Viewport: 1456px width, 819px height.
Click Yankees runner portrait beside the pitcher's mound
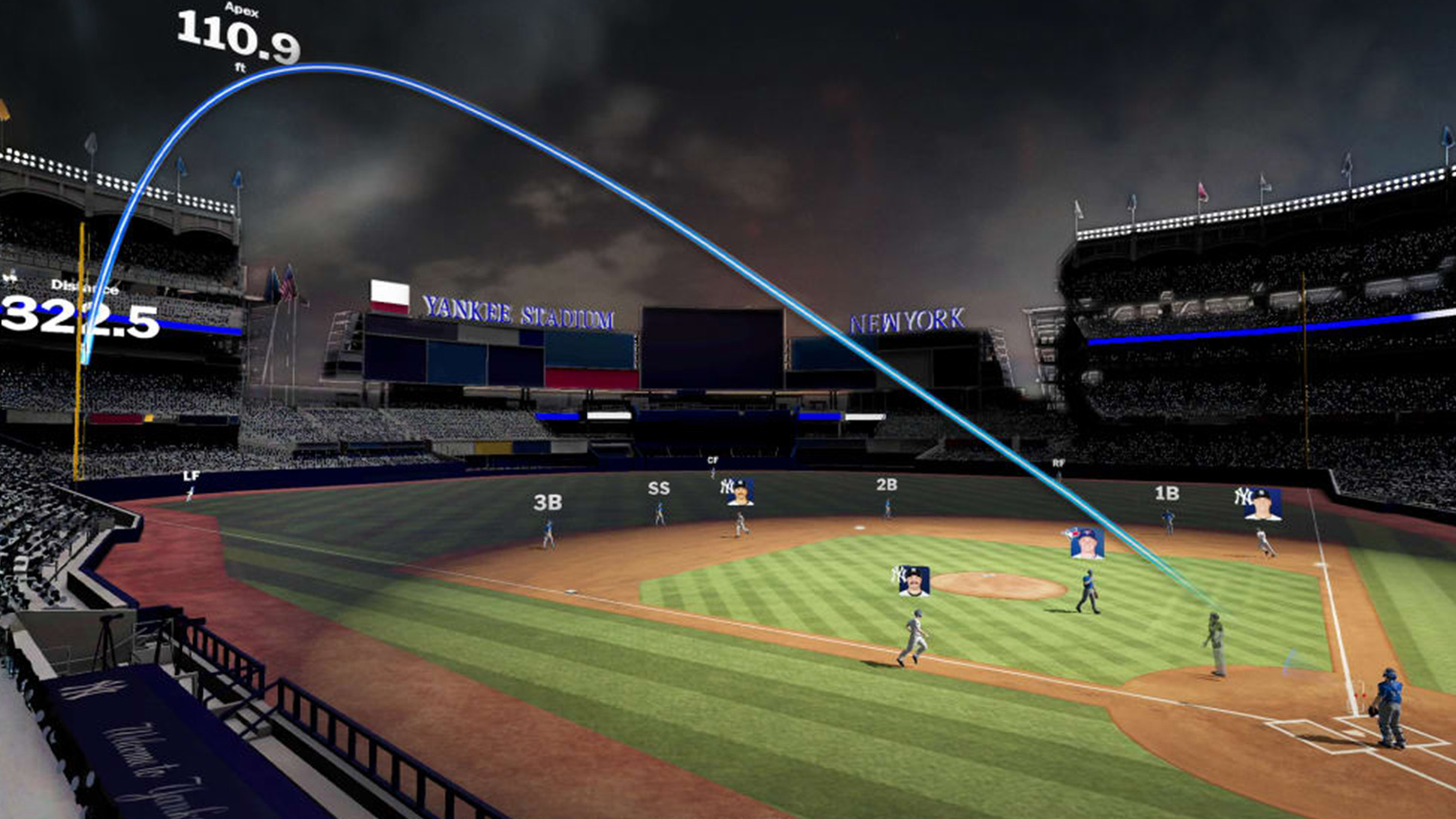[913, 580]
